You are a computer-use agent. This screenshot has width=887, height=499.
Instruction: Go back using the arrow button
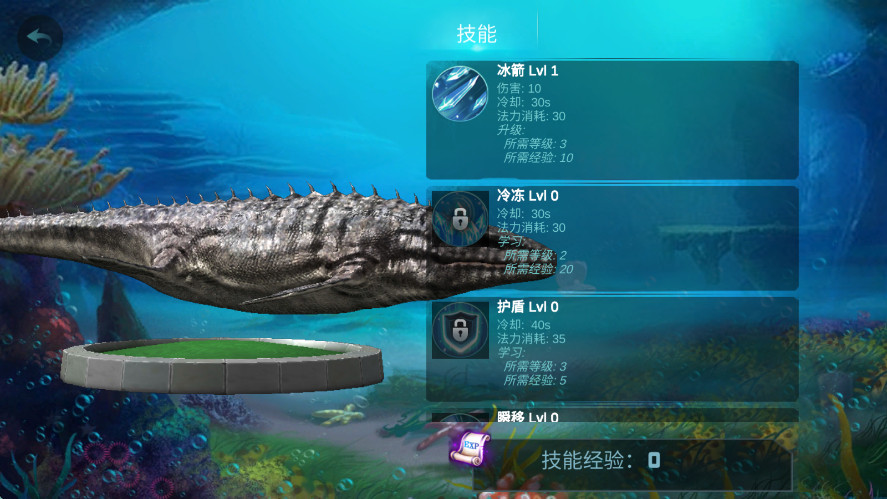pyautogui.click(x=40, y=38)
